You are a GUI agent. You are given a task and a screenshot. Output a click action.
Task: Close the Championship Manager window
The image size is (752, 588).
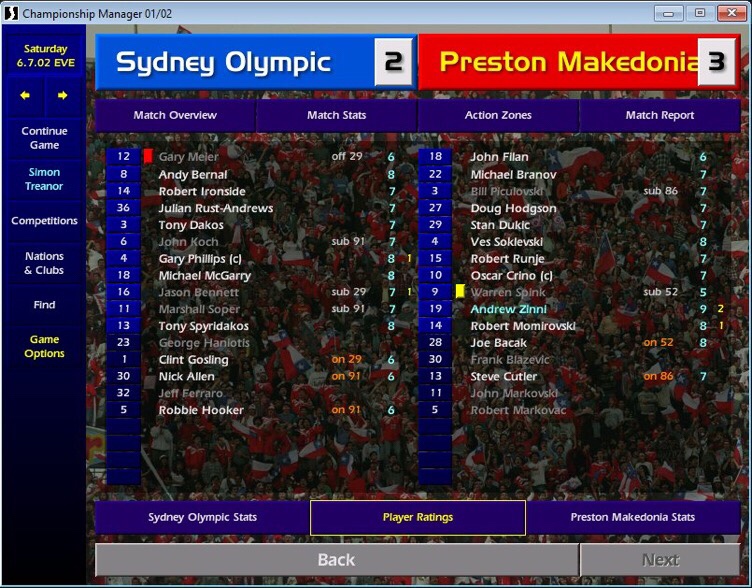729,13
